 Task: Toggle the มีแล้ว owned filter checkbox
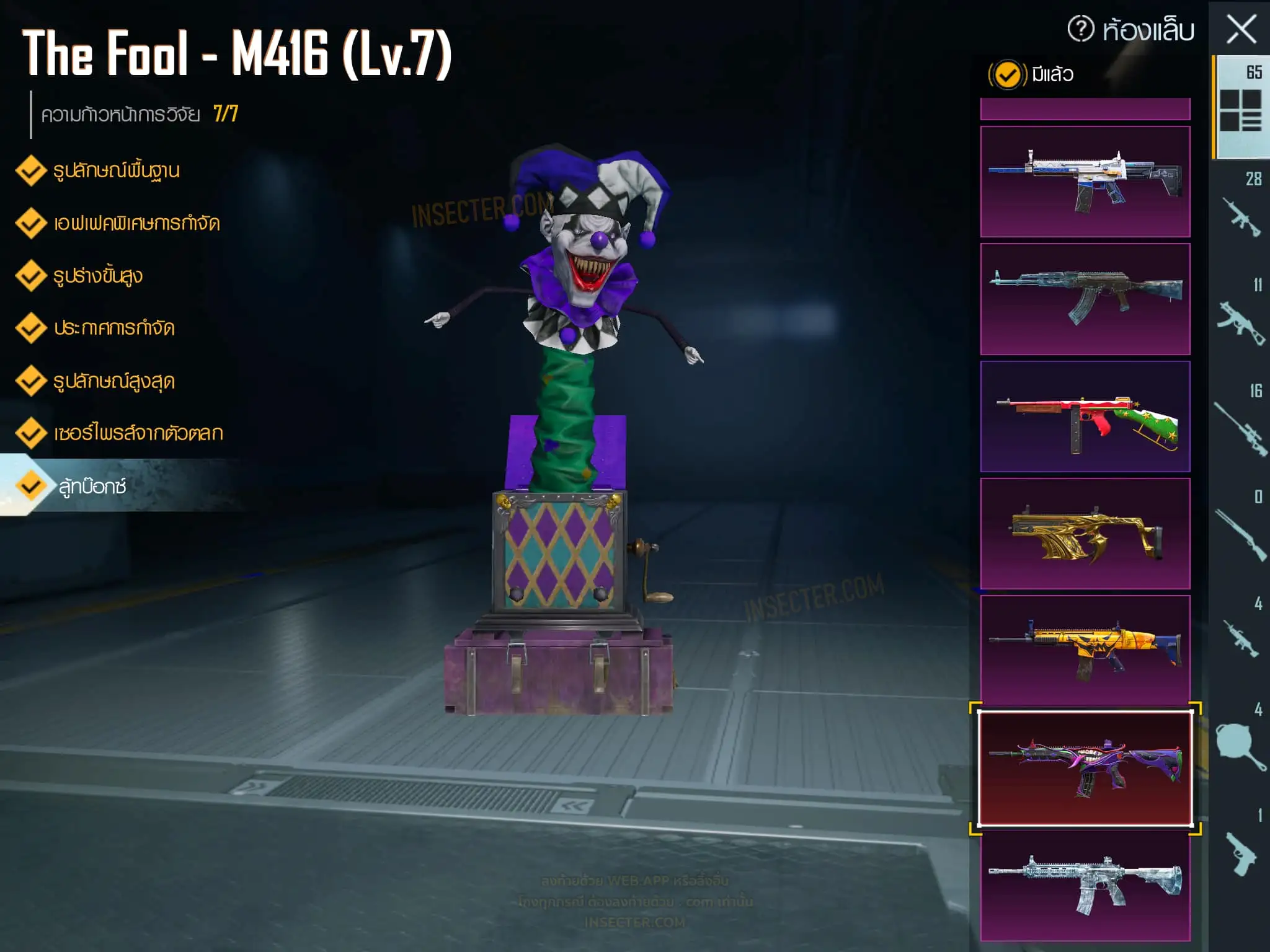tap(1007, 75)
